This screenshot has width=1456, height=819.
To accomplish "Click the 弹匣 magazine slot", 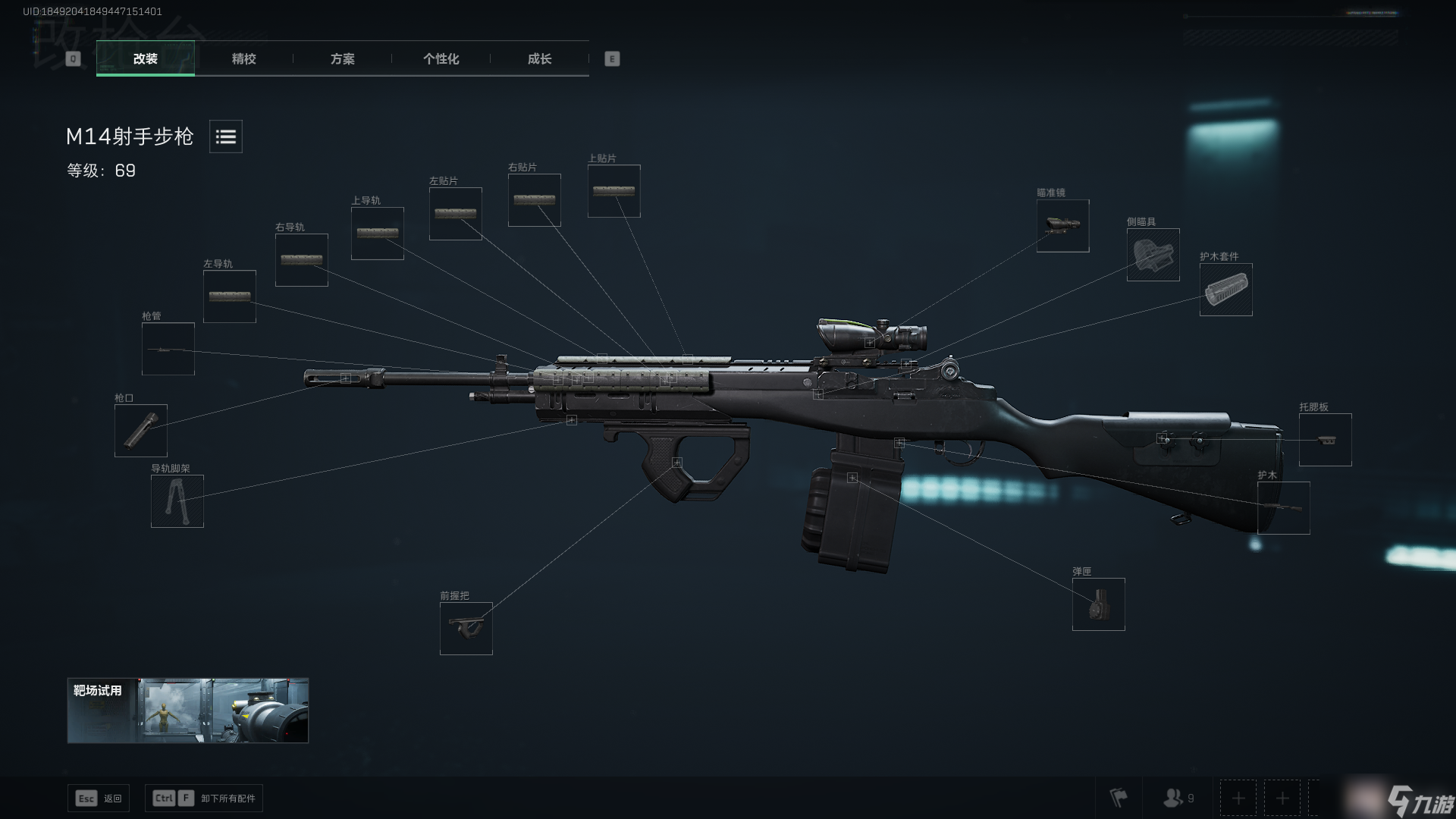I will coord(1098,604).
